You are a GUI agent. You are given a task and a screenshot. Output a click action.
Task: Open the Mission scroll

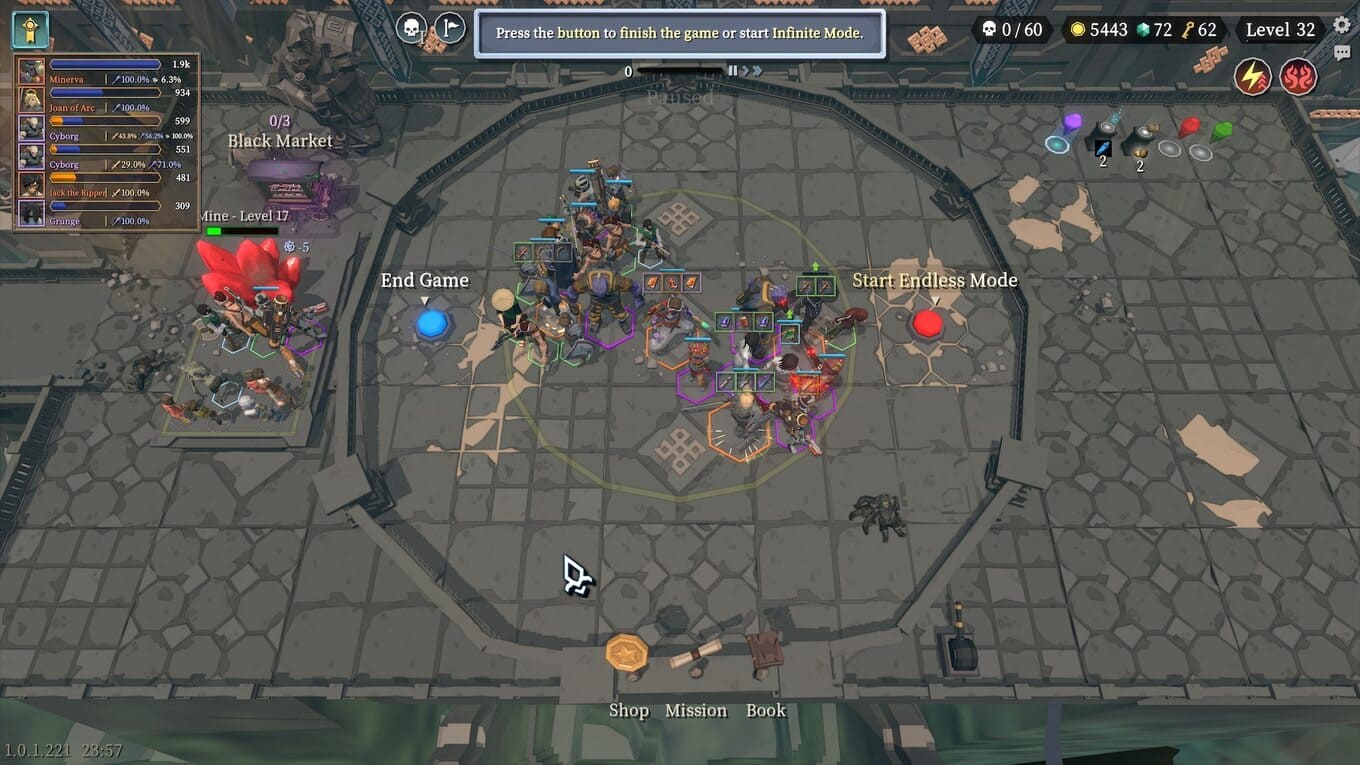point(696,656)
